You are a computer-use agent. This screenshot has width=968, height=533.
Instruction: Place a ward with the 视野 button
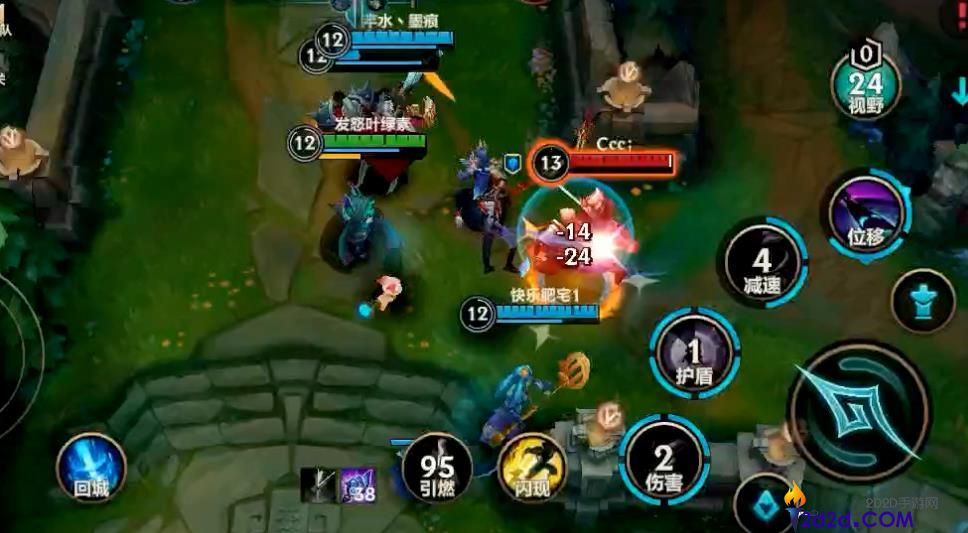click(865, 87)
